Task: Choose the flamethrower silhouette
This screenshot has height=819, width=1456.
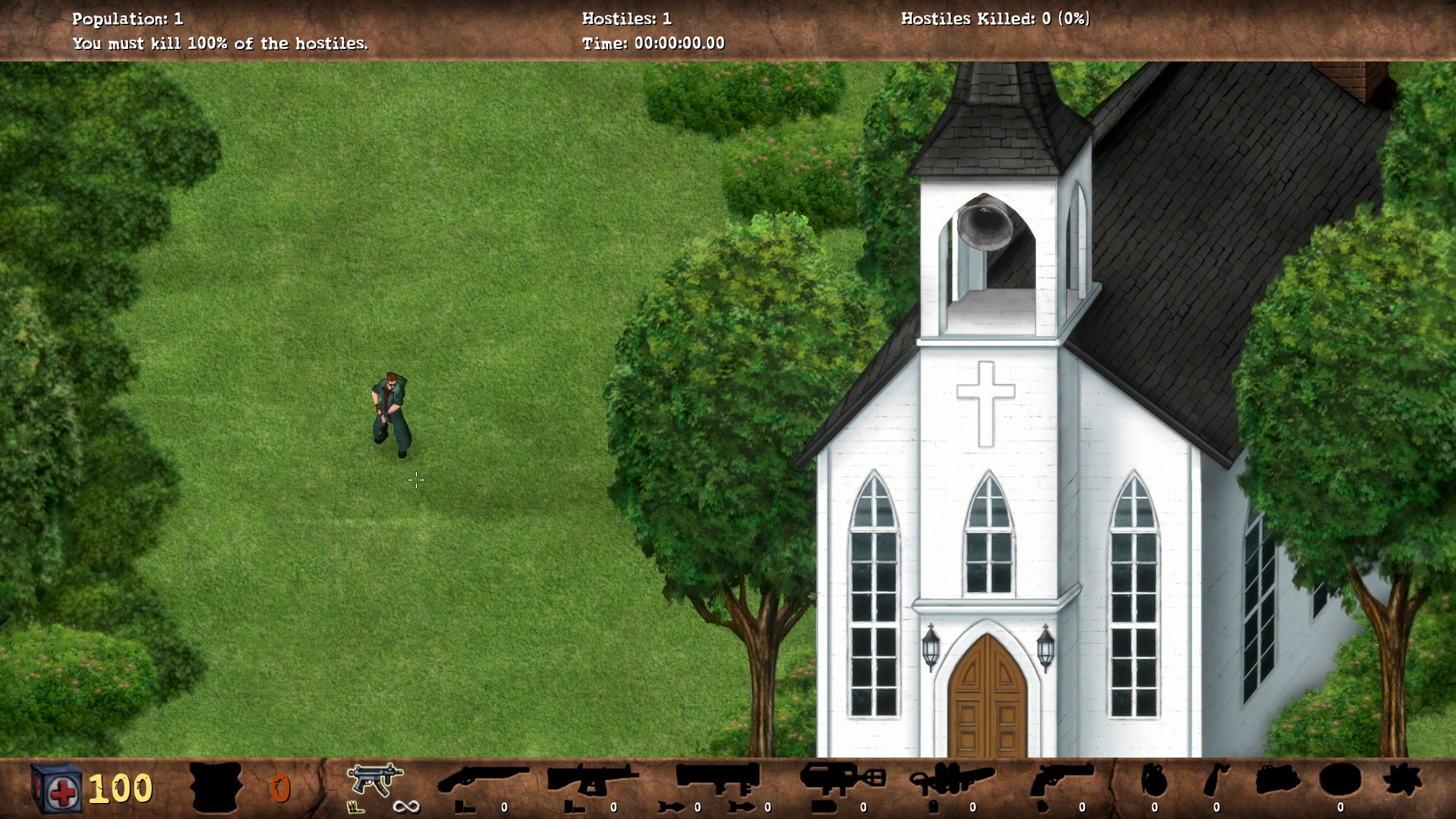Action: pyautogui.click(x=952, y=780)
